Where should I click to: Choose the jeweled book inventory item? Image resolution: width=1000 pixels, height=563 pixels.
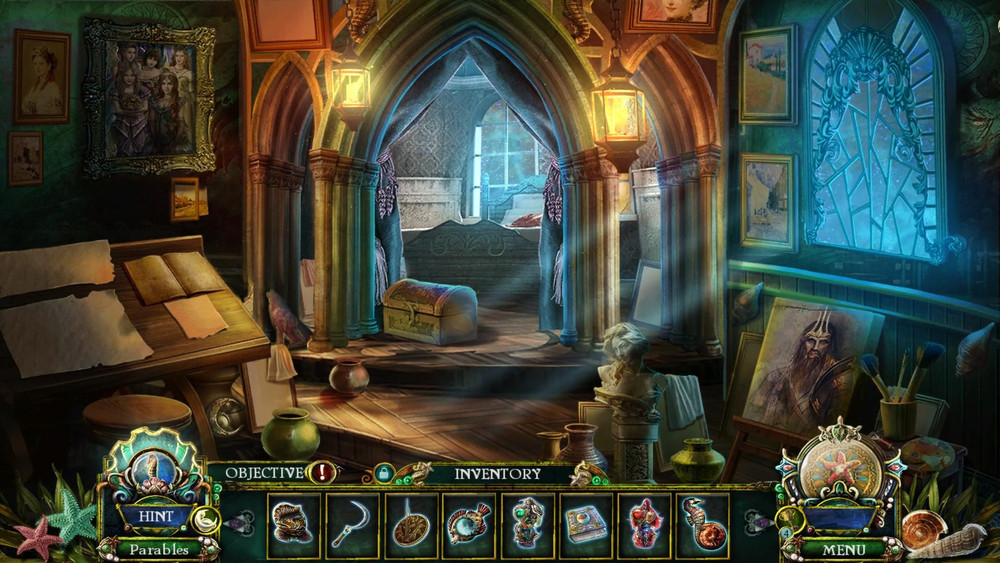585,525
